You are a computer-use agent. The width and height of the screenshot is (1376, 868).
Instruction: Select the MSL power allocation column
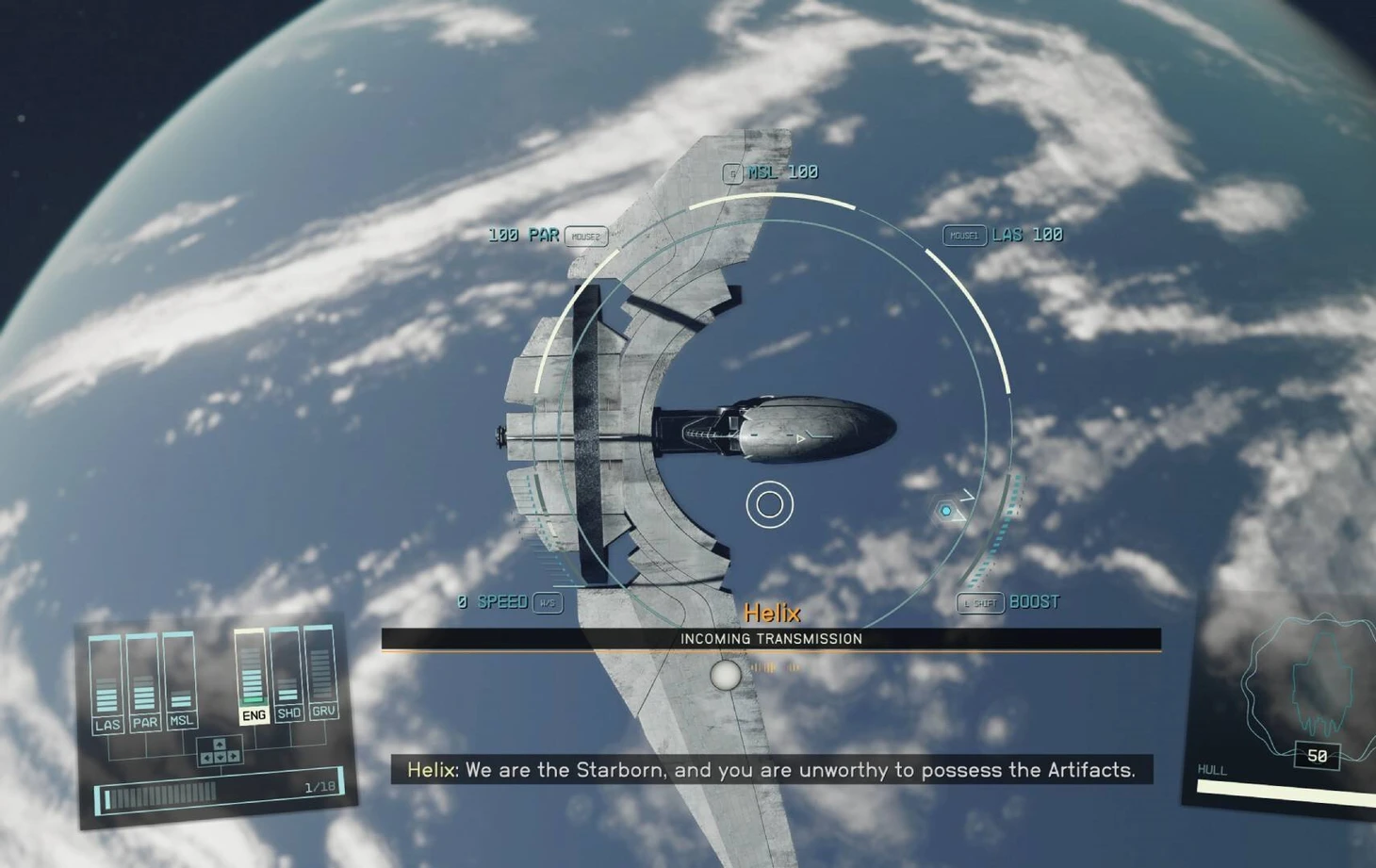coord(180,681)
